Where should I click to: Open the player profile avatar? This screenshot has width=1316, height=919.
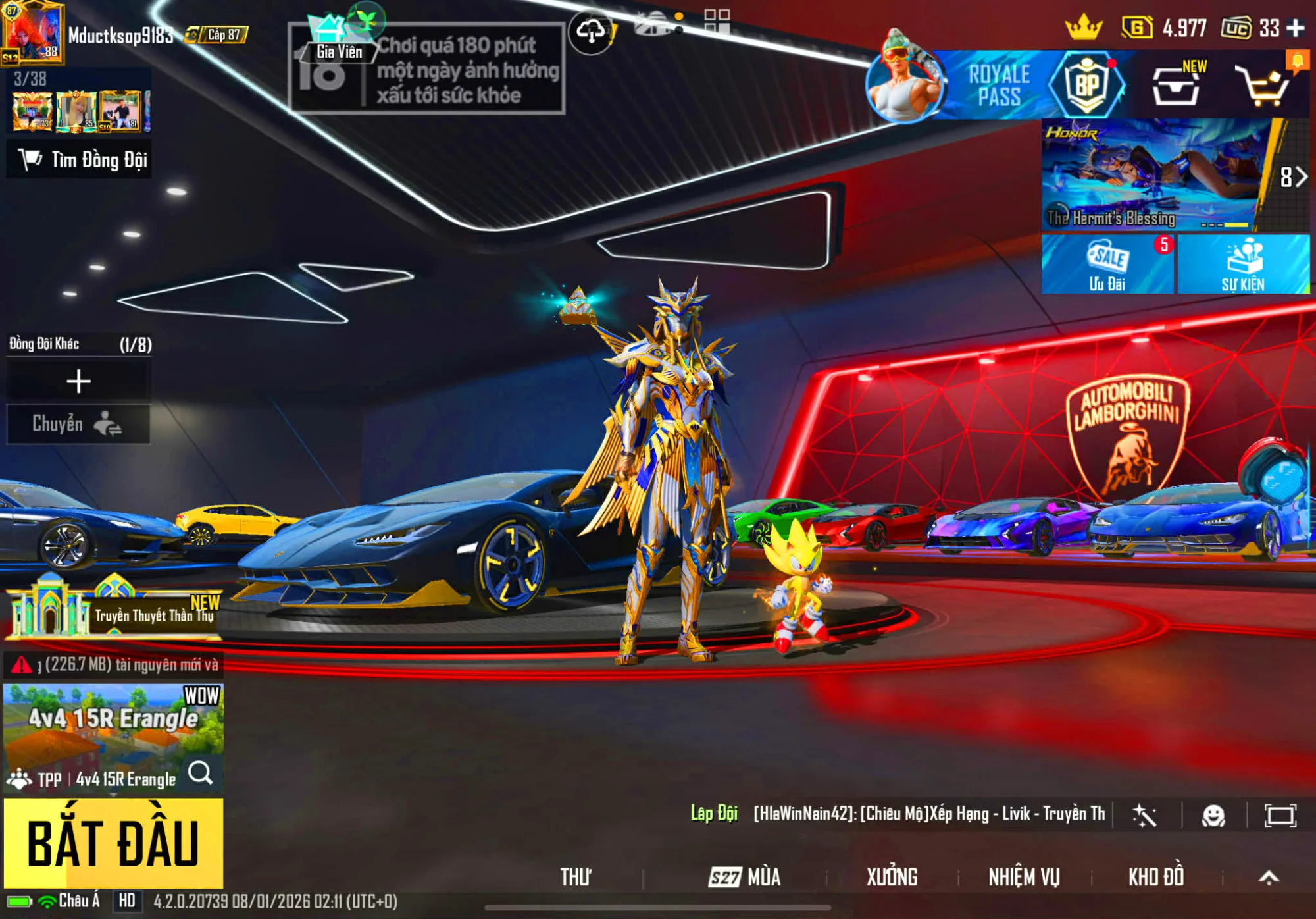pyautogui.click(x=33, y=33)
